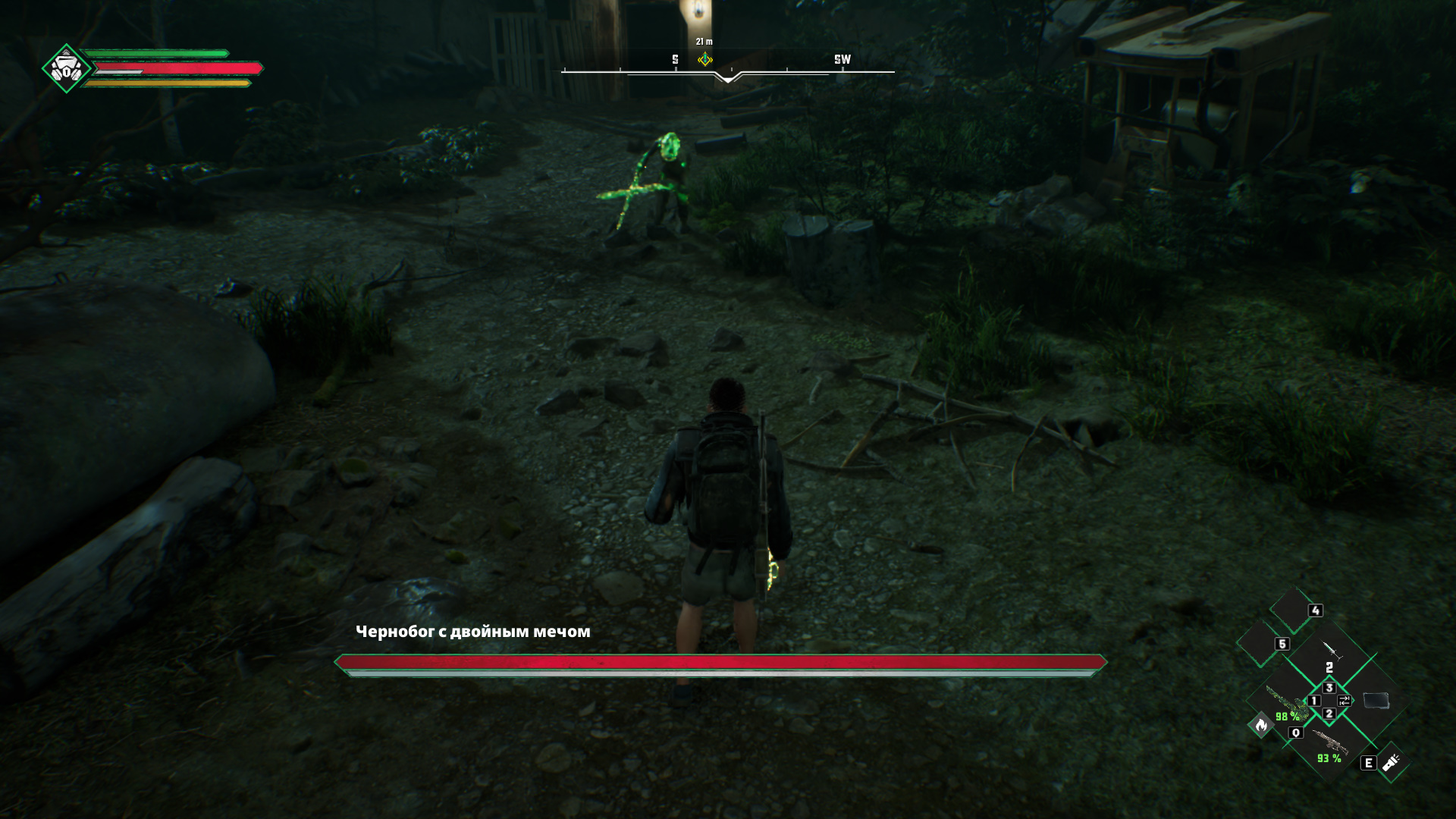Activate the flame icon on the weapon wheel
This screenshot has height=819, width=1456.
[1261, 726]
